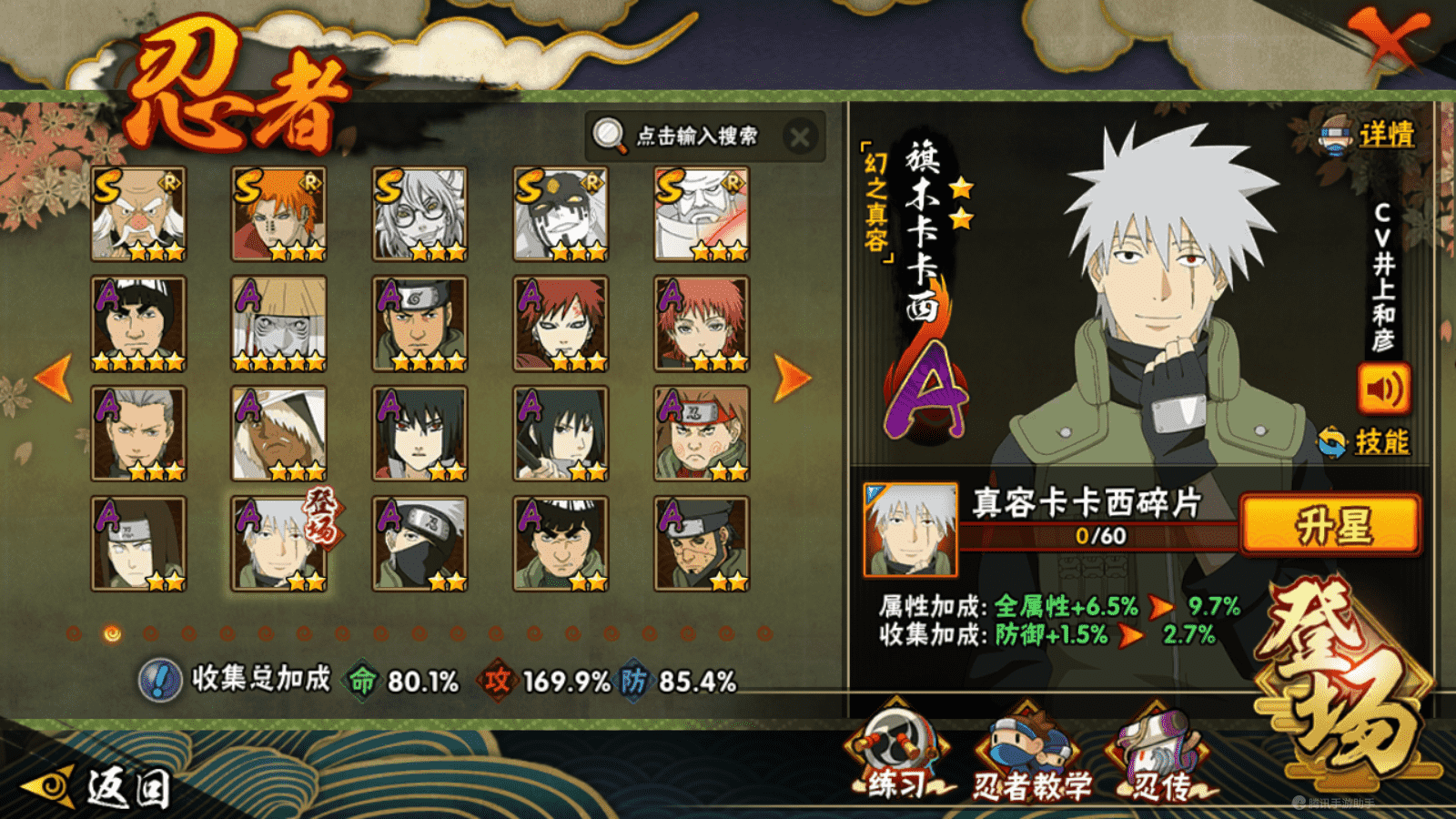Viewport: 1456px width, 819px height.
Task: Select the S-rank ninja wearing glasses
Action: click(420, 215)
